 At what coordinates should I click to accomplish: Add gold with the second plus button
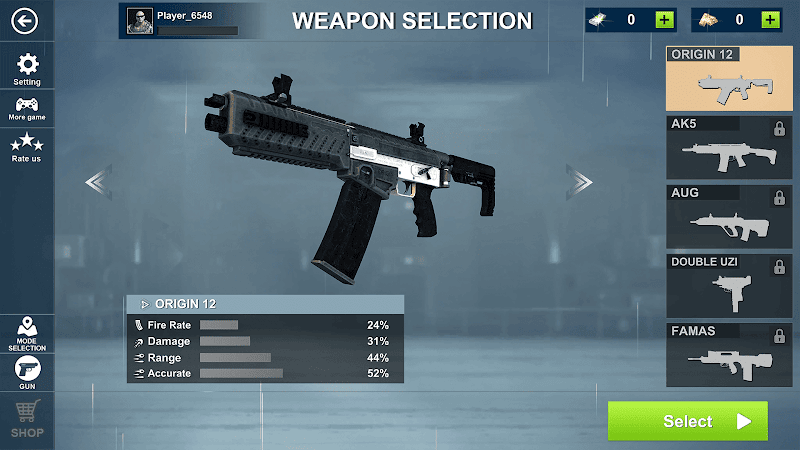coord(769,19)
